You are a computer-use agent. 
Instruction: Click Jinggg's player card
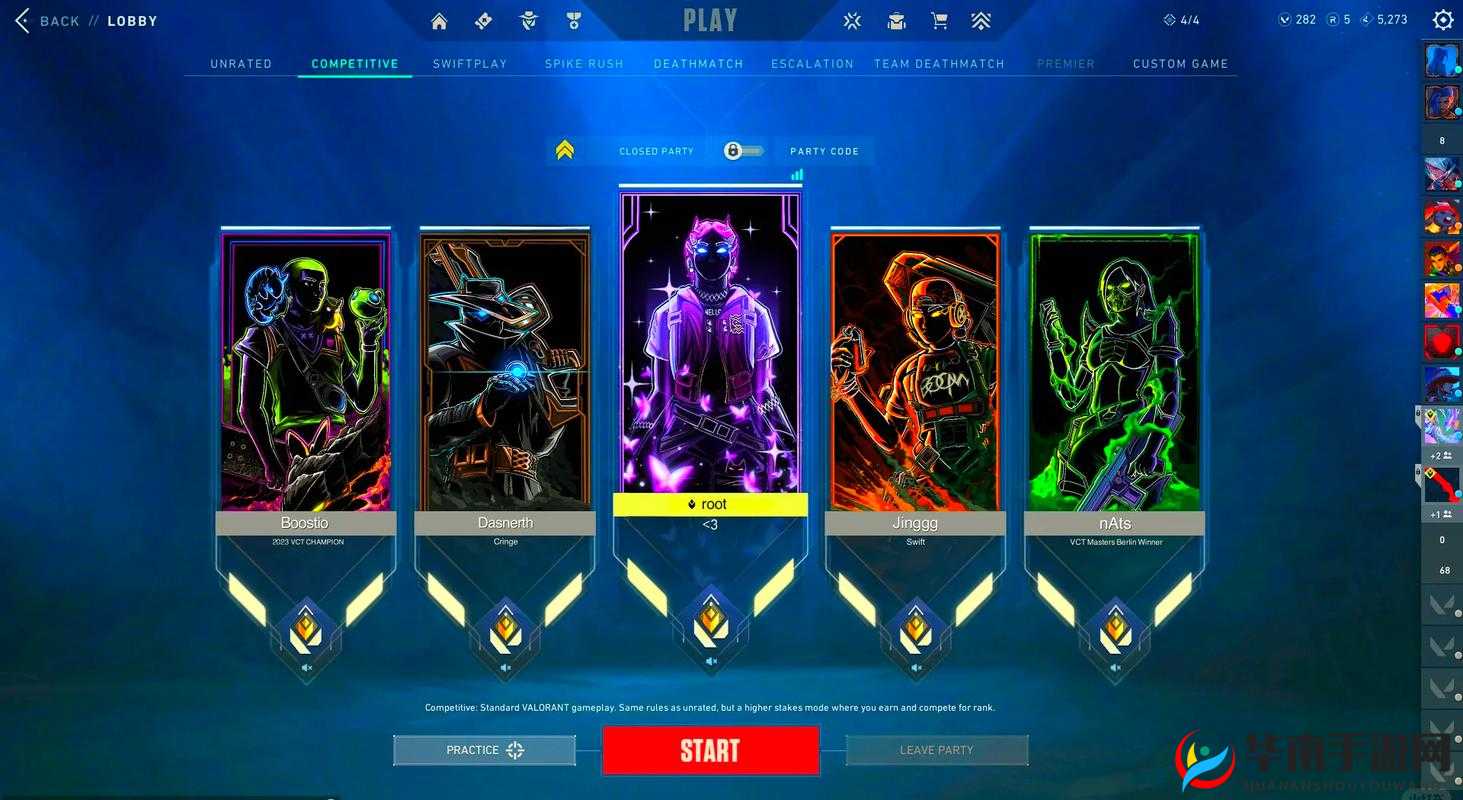(915, 372)
